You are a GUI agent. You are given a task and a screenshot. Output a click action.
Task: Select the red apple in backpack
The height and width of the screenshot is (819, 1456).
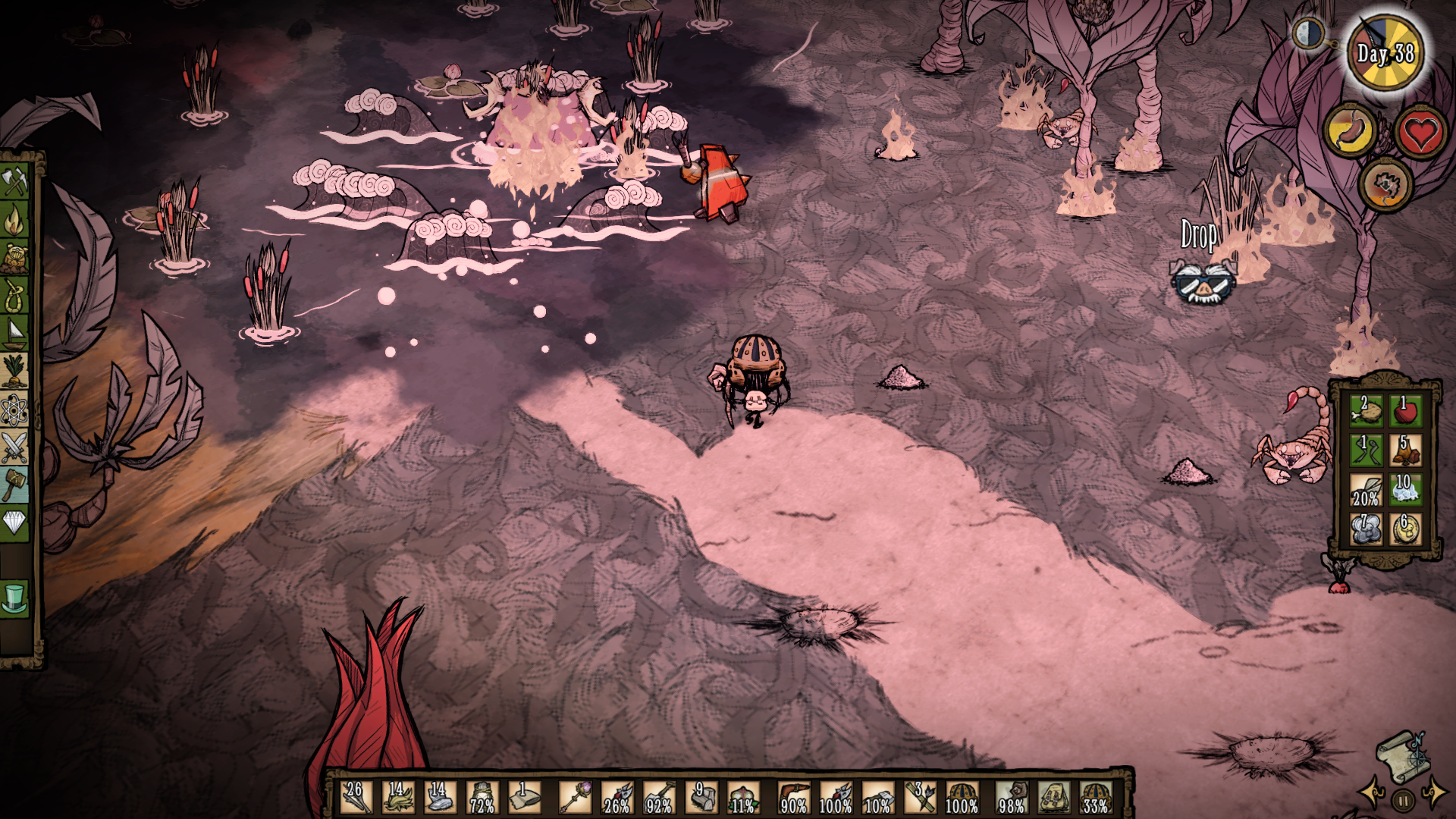pos(1405,410)
